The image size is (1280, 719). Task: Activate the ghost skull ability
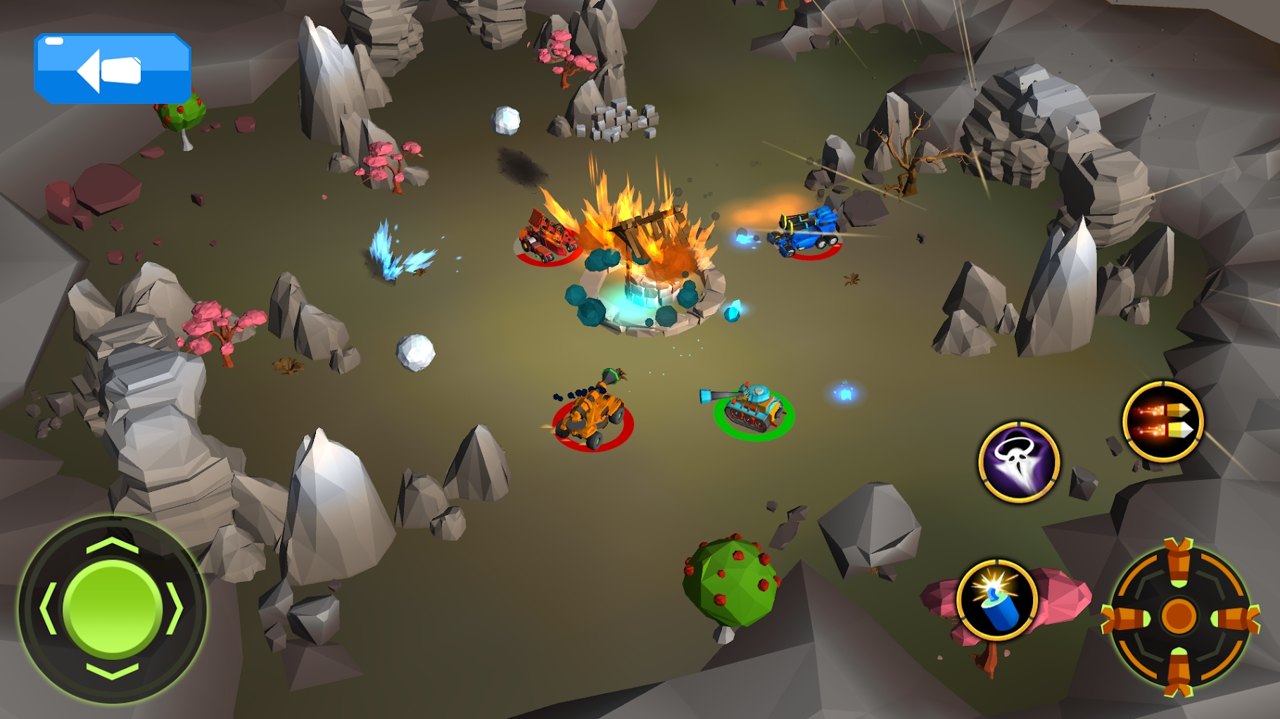click(1018, 461)
